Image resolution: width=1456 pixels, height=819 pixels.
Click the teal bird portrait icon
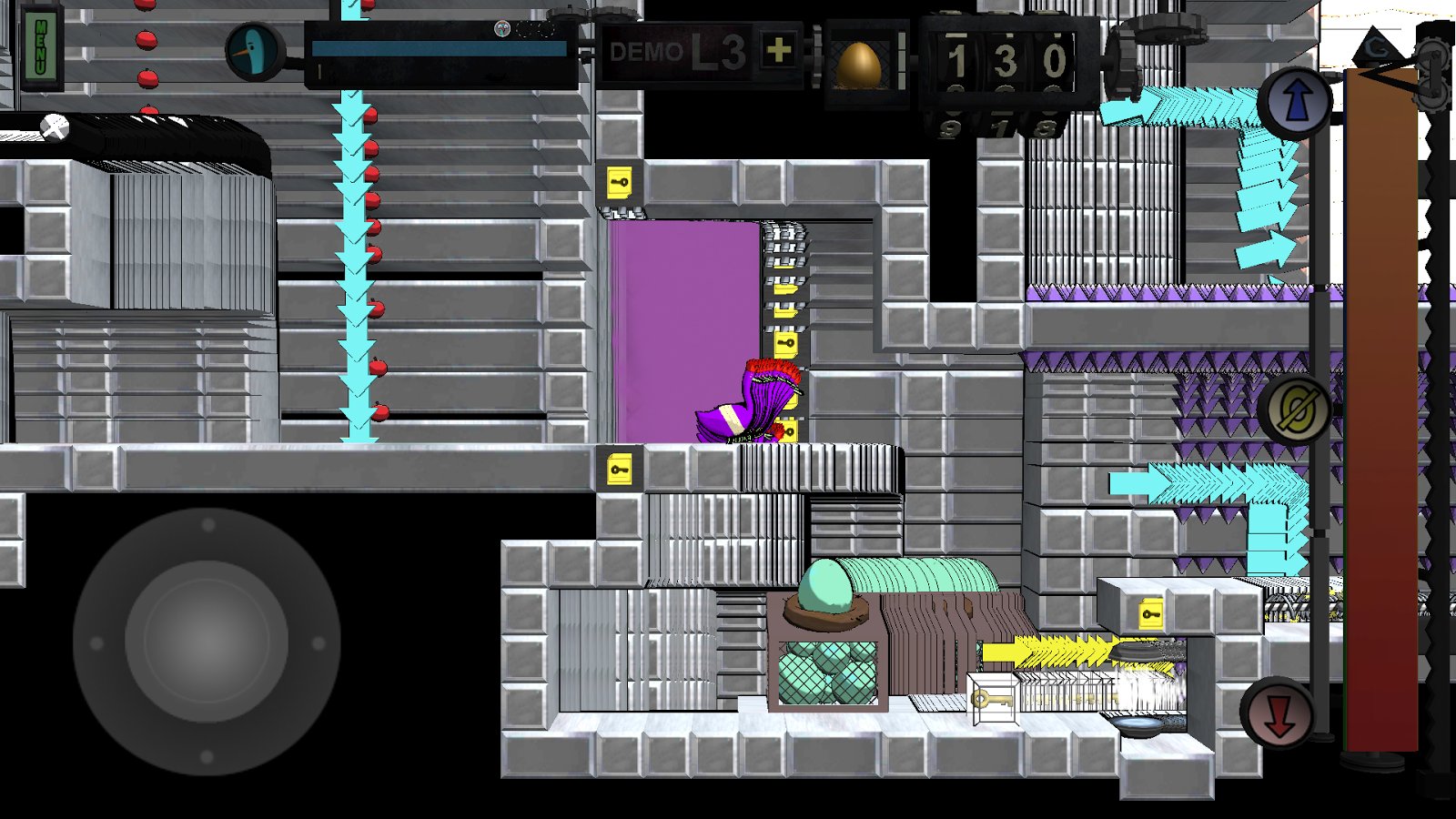pos(255,52)
